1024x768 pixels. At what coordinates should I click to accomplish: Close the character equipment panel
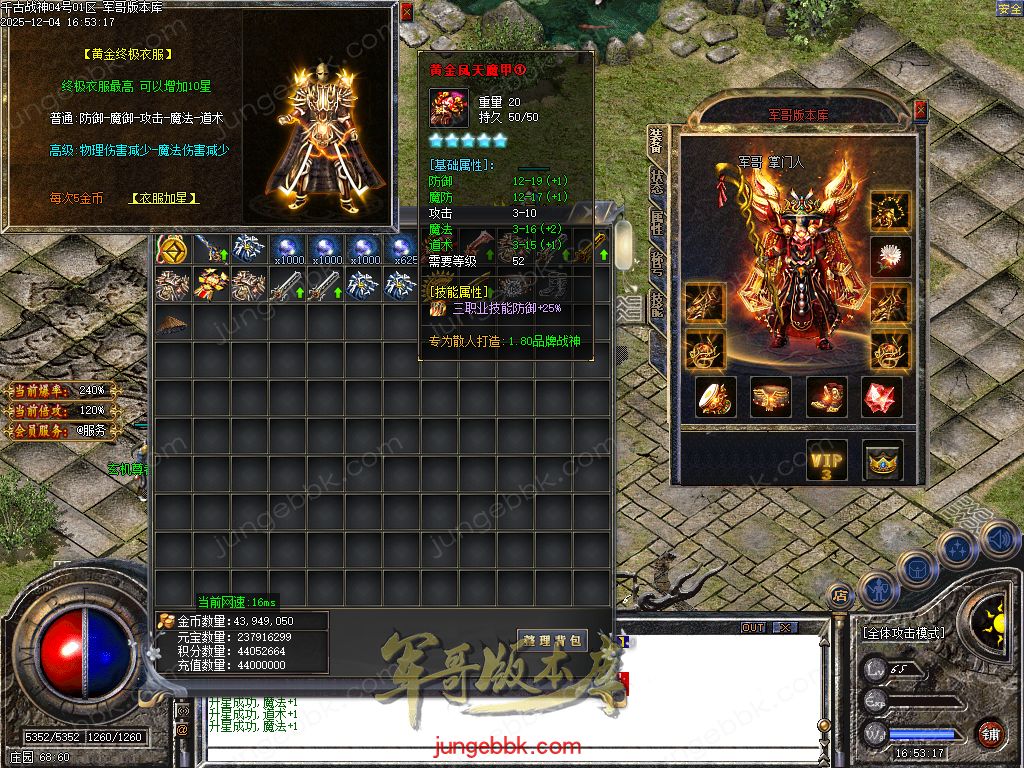920,109
